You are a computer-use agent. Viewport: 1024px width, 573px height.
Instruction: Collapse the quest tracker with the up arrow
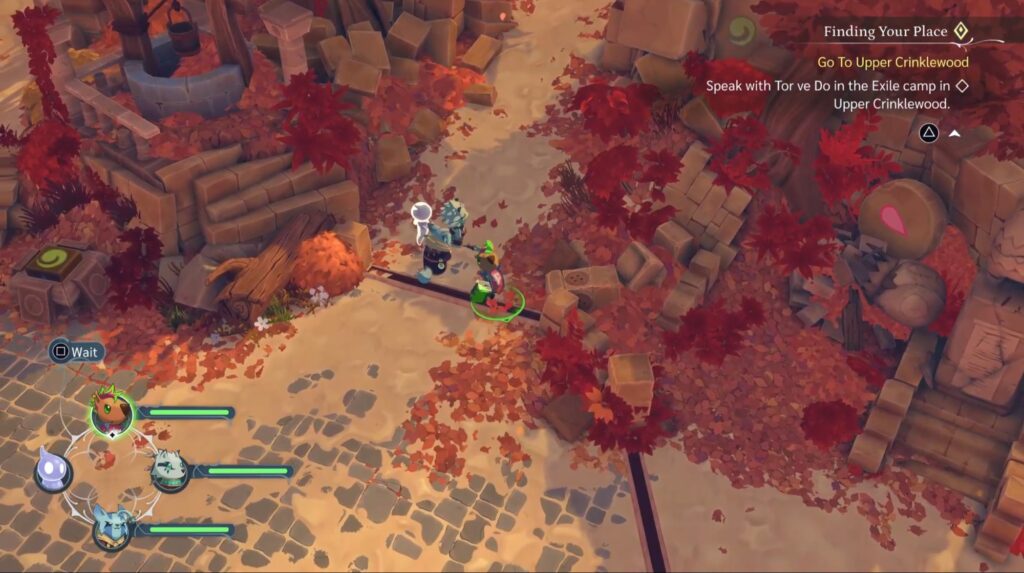point(955,132)
